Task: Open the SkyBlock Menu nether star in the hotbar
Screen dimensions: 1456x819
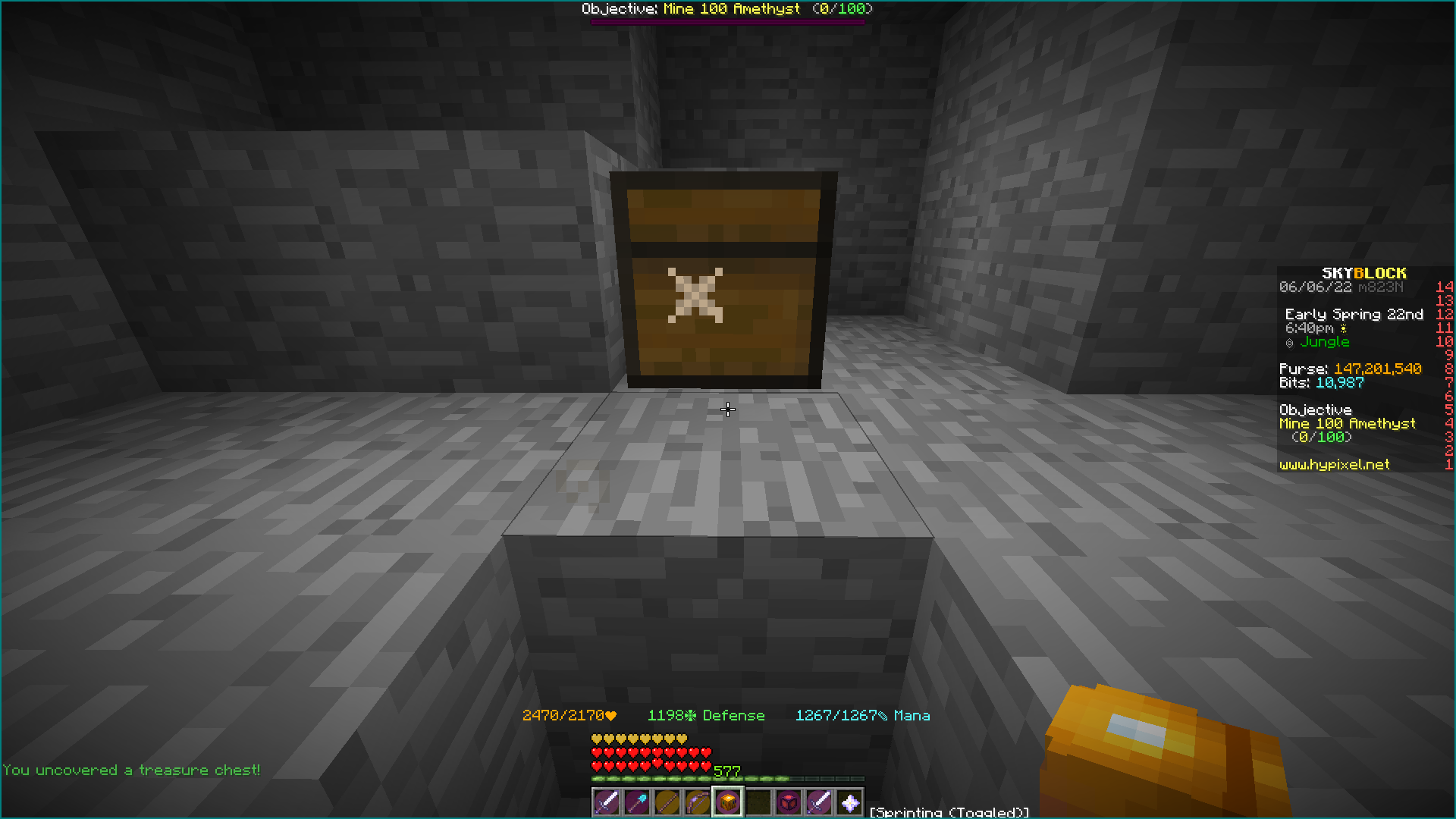Action: (849, 802)
